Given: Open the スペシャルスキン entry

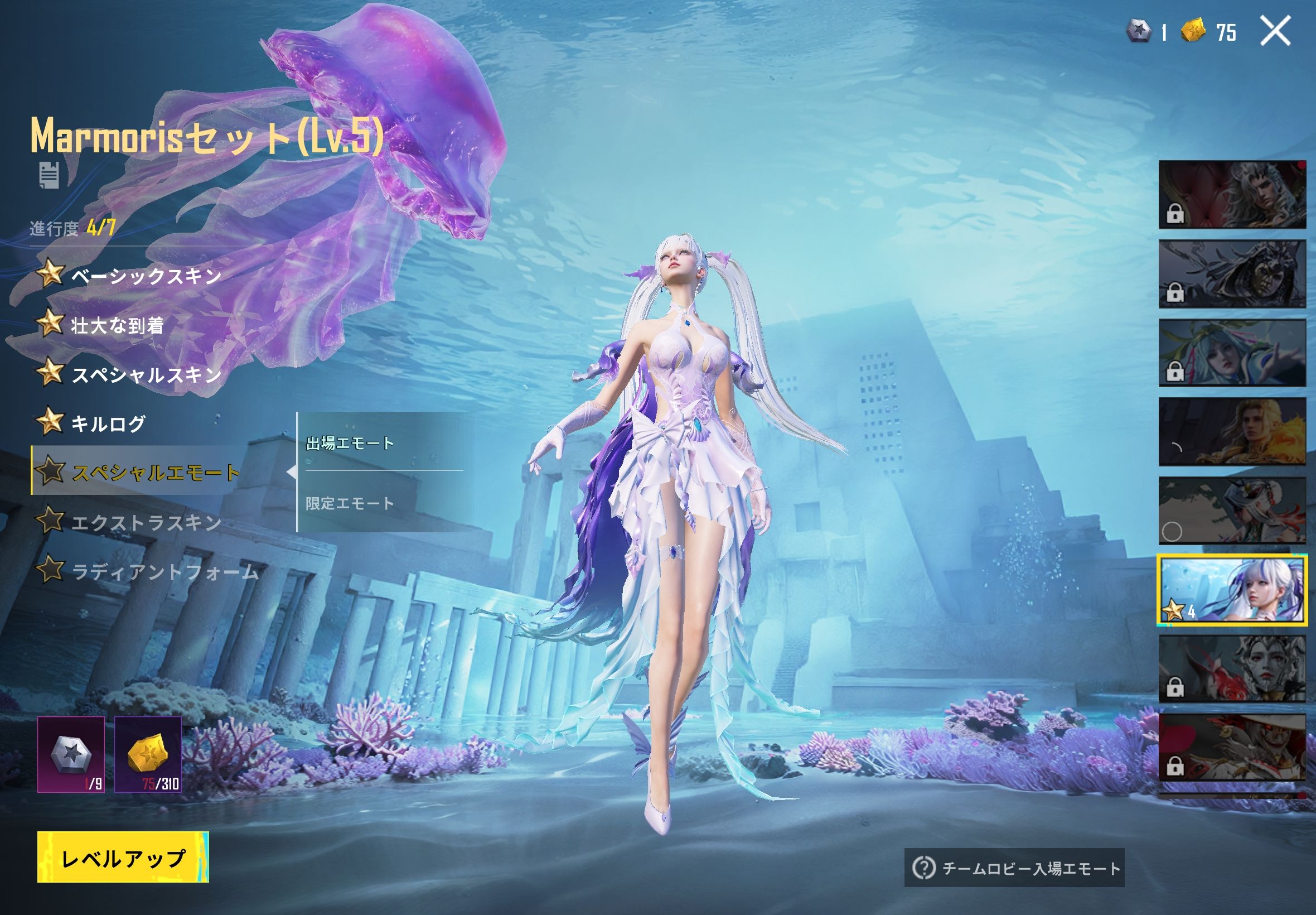Looking at the screenshot, I should click(x=146, y=374).
